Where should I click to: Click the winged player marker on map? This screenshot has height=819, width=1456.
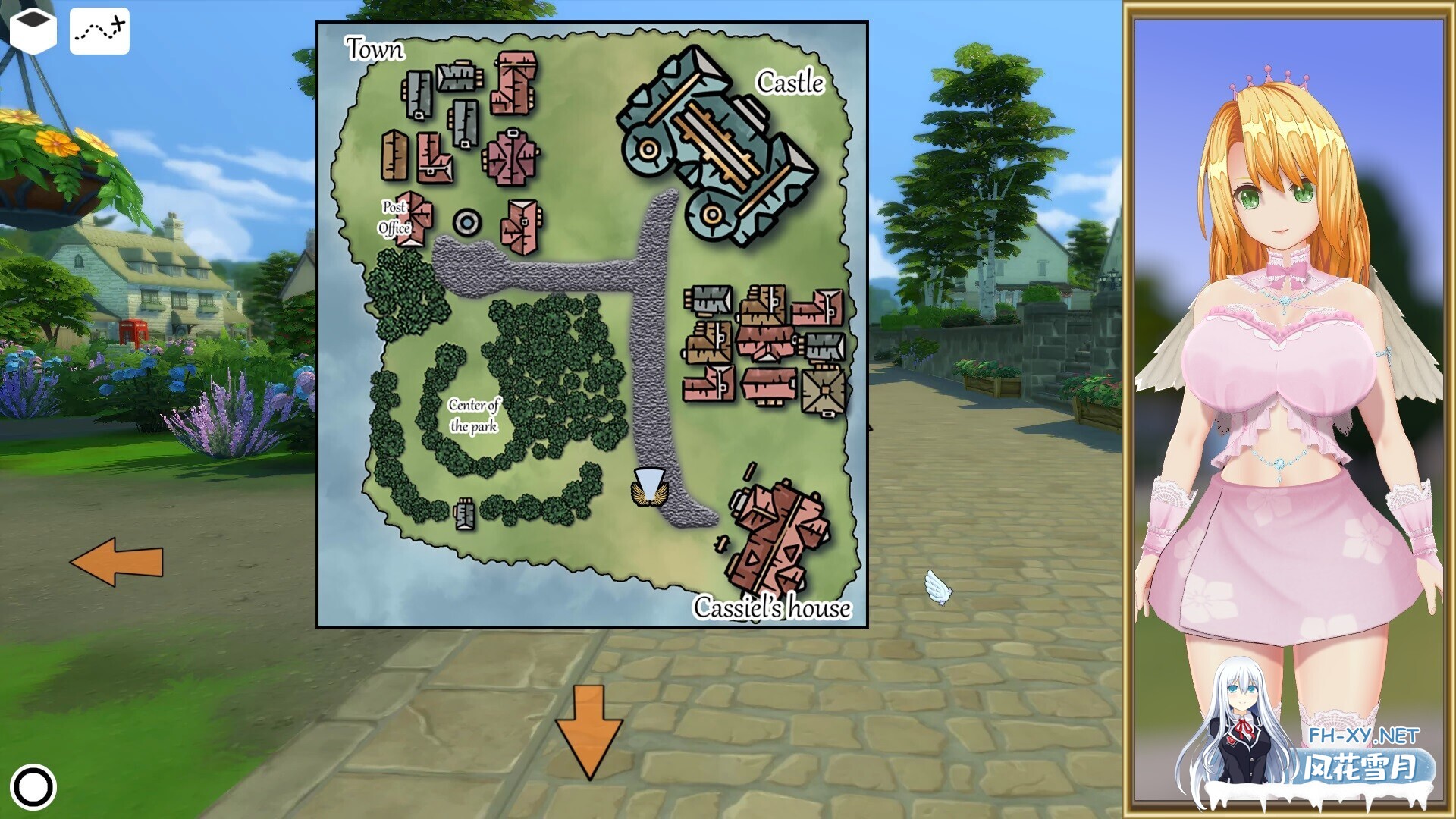(648, 487)
